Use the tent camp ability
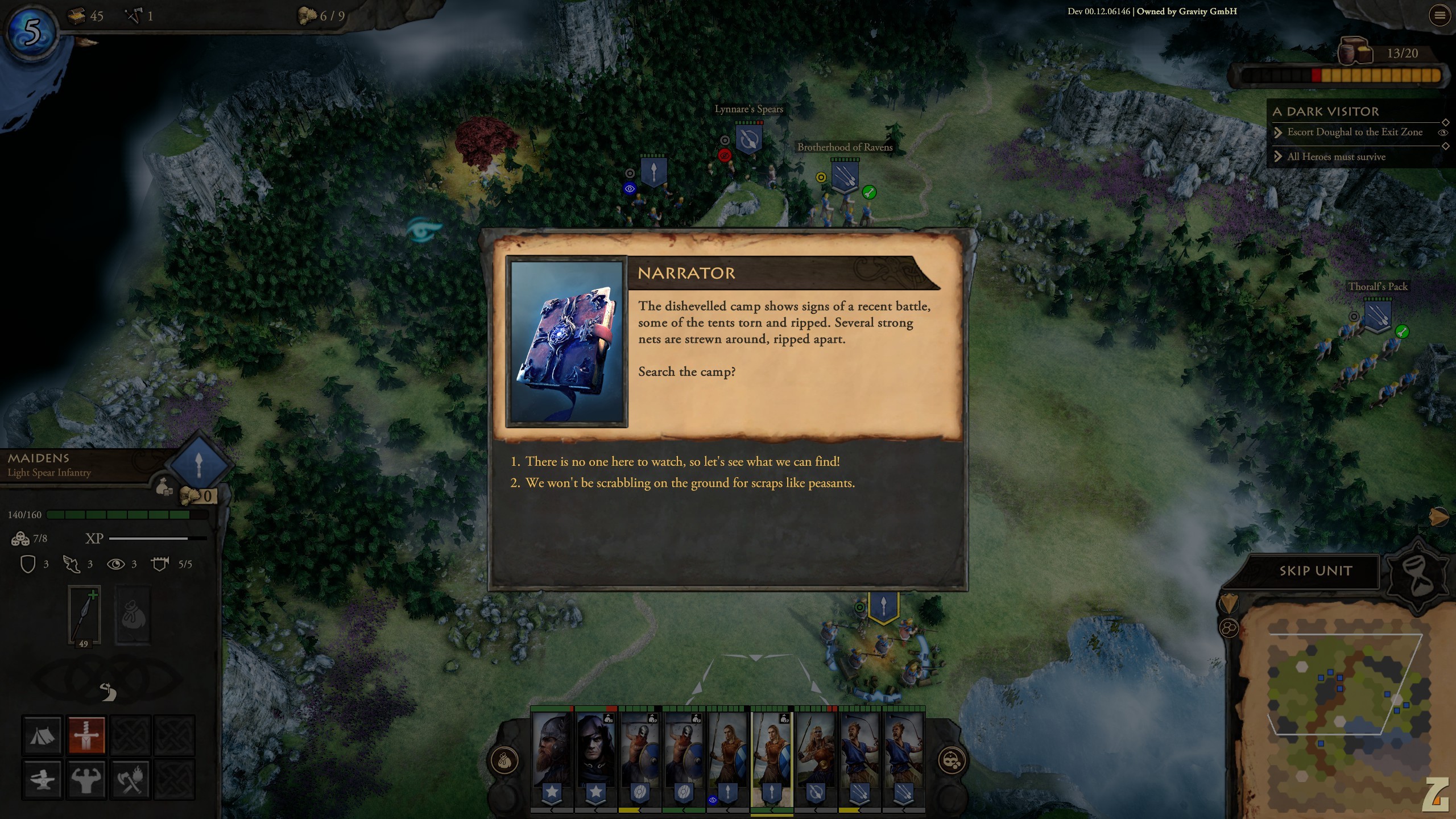The image size is (1456, 819). (42, 735)
